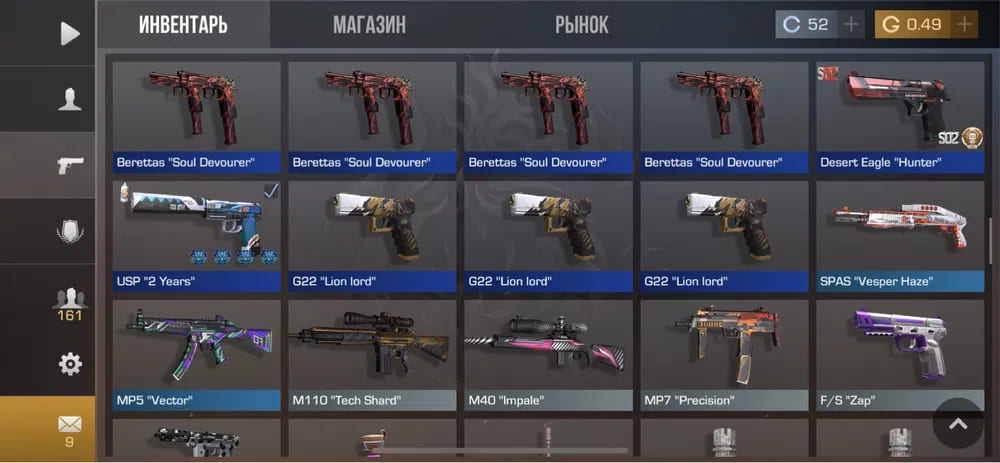Image resolution: width=1000 pixels, height=463 pixels.
Task: Select the MP5 "Vector" skin
Action: click(196, 354)
